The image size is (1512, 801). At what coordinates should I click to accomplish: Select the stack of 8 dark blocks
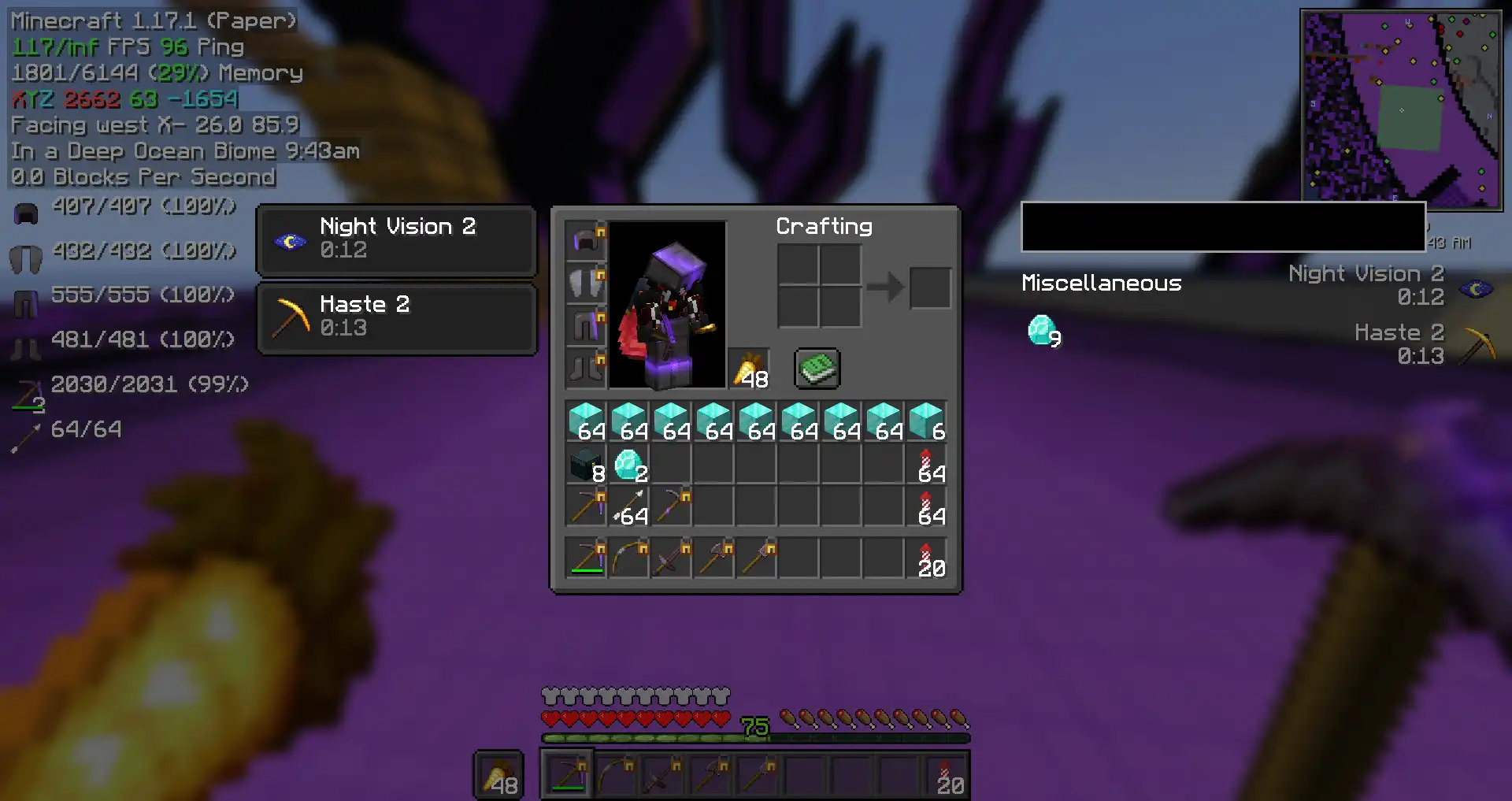[x=586, y=465]
